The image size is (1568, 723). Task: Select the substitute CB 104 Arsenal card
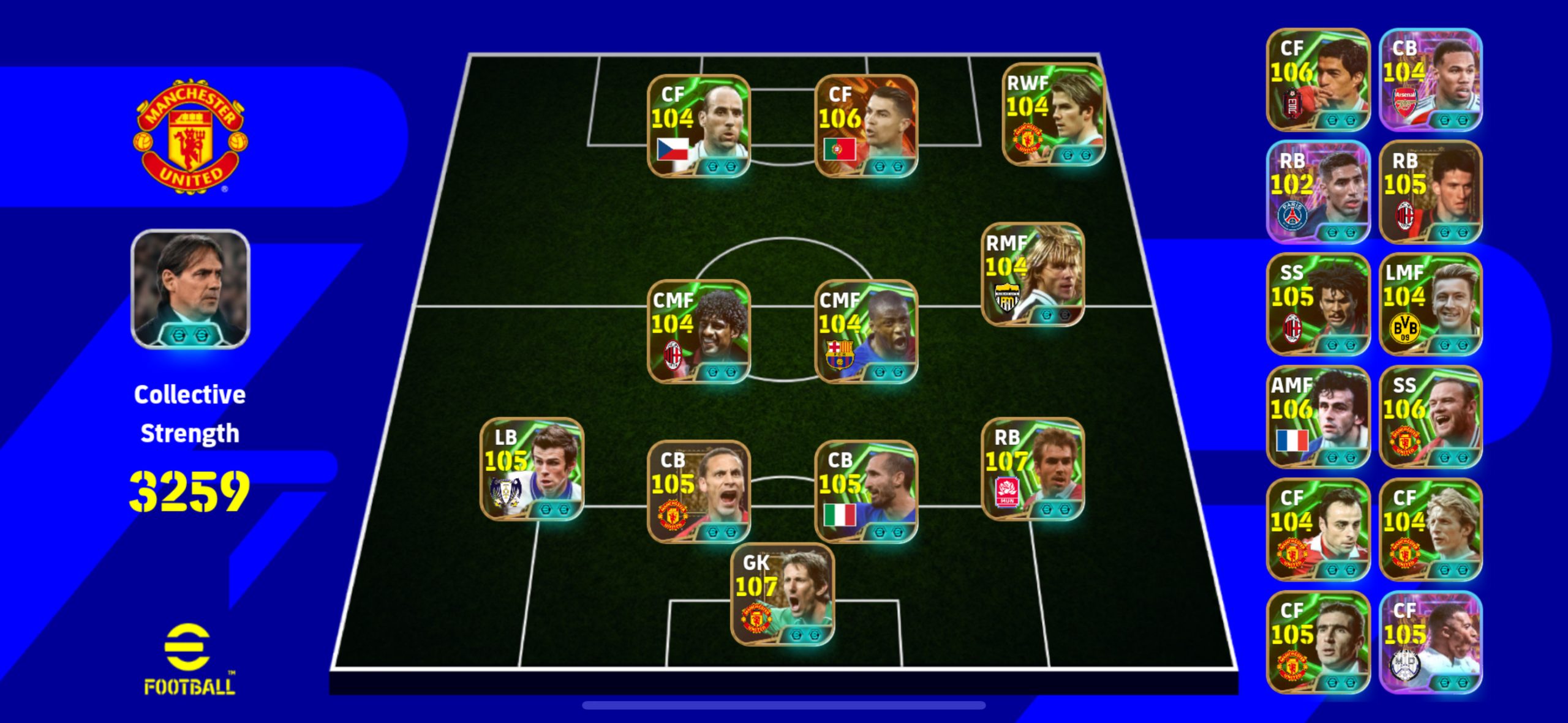(x=1430, y=80)
